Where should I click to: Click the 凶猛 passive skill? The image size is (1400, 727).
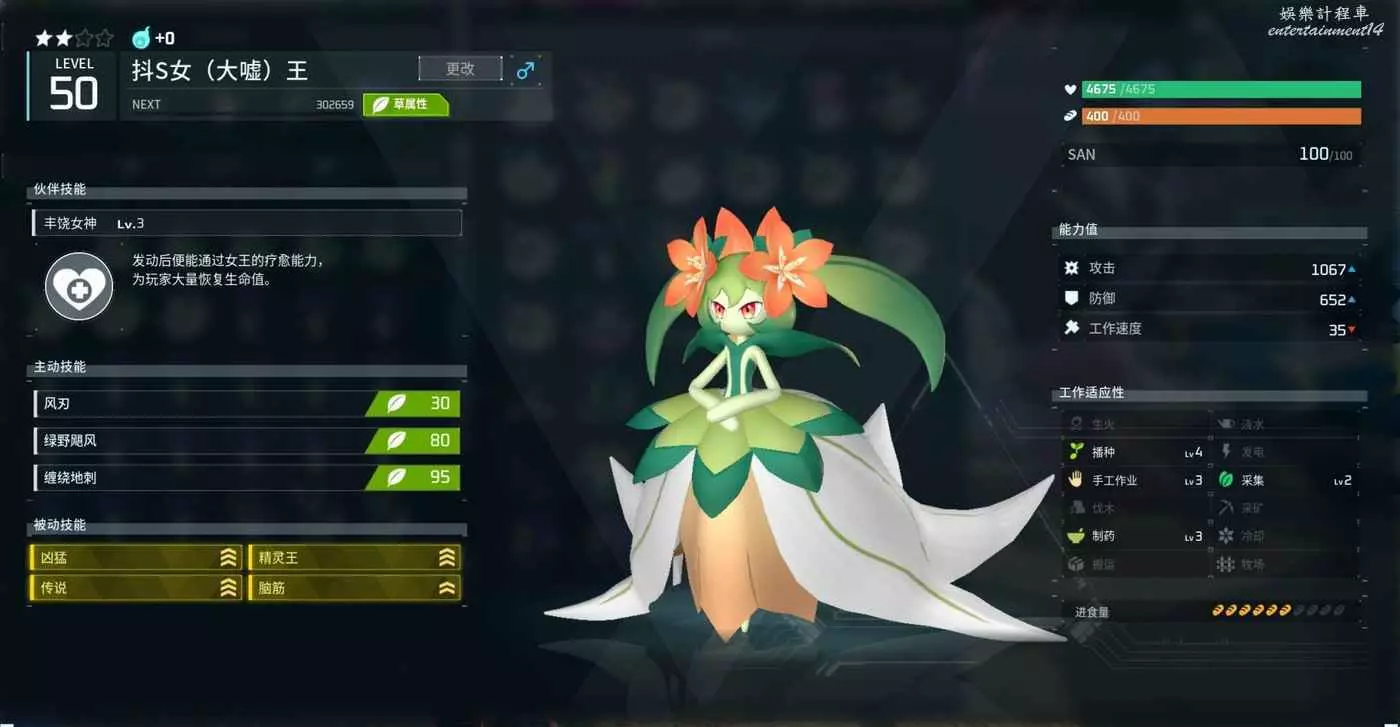click(136, 558)
